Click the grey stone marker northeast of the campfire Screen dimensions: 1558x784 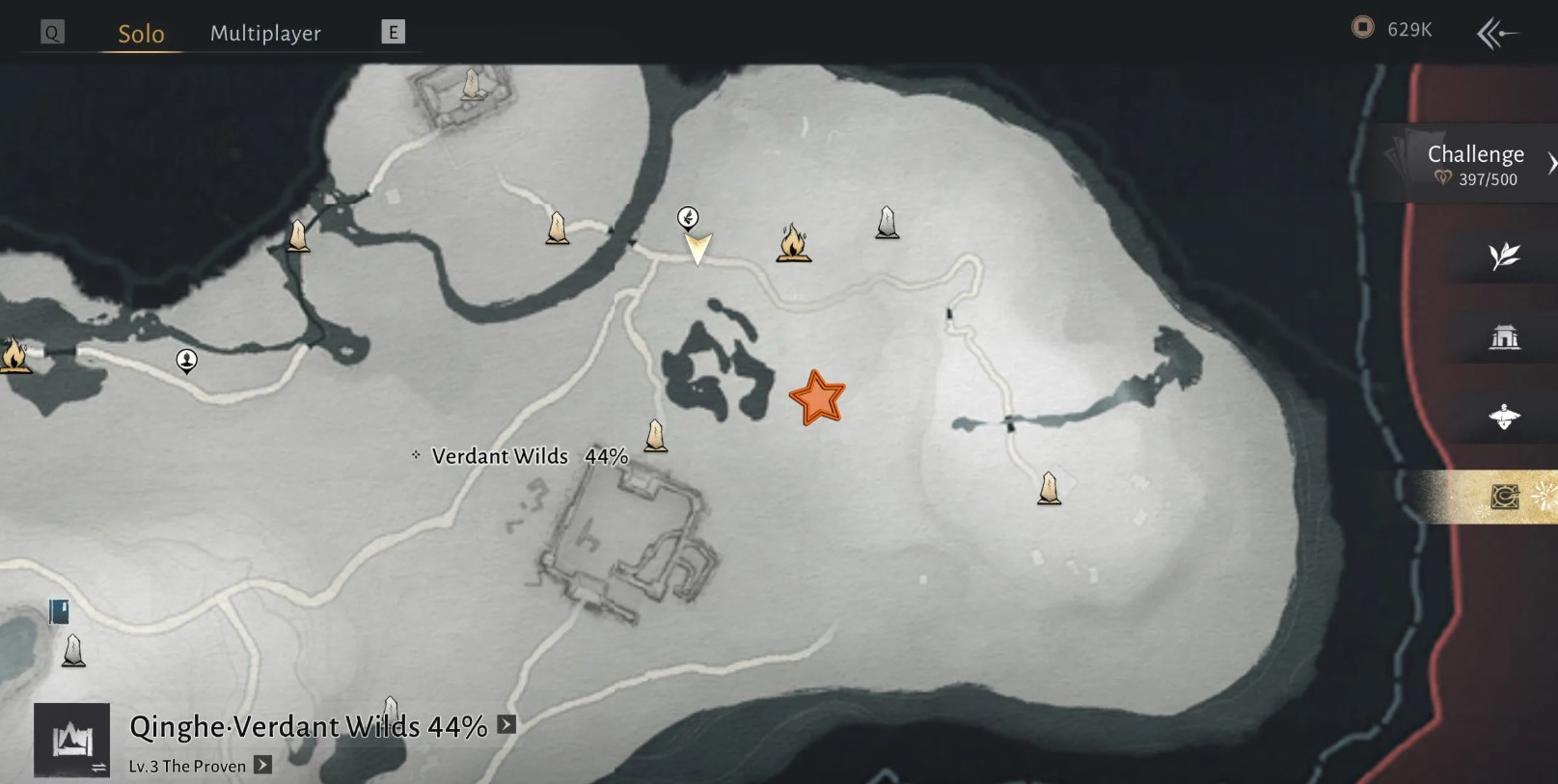(x=887, y=223)
